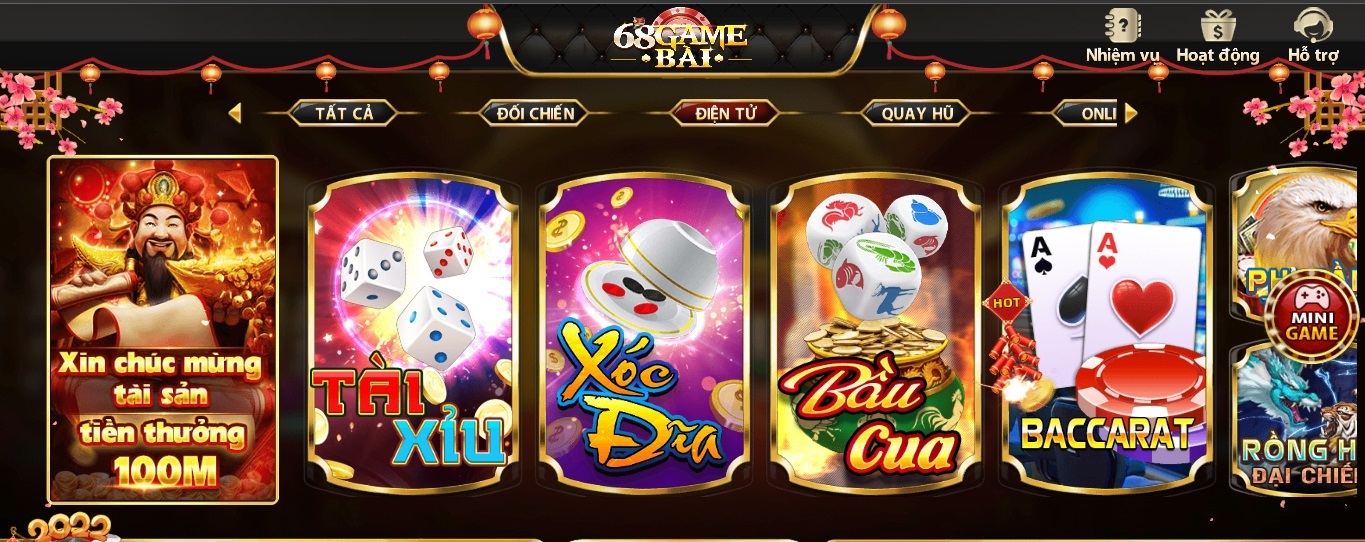This screenshot has height=542, width=1365.
Task: Switch to the TẤT CẢ category tab
Action: click(x=344, y=113)
